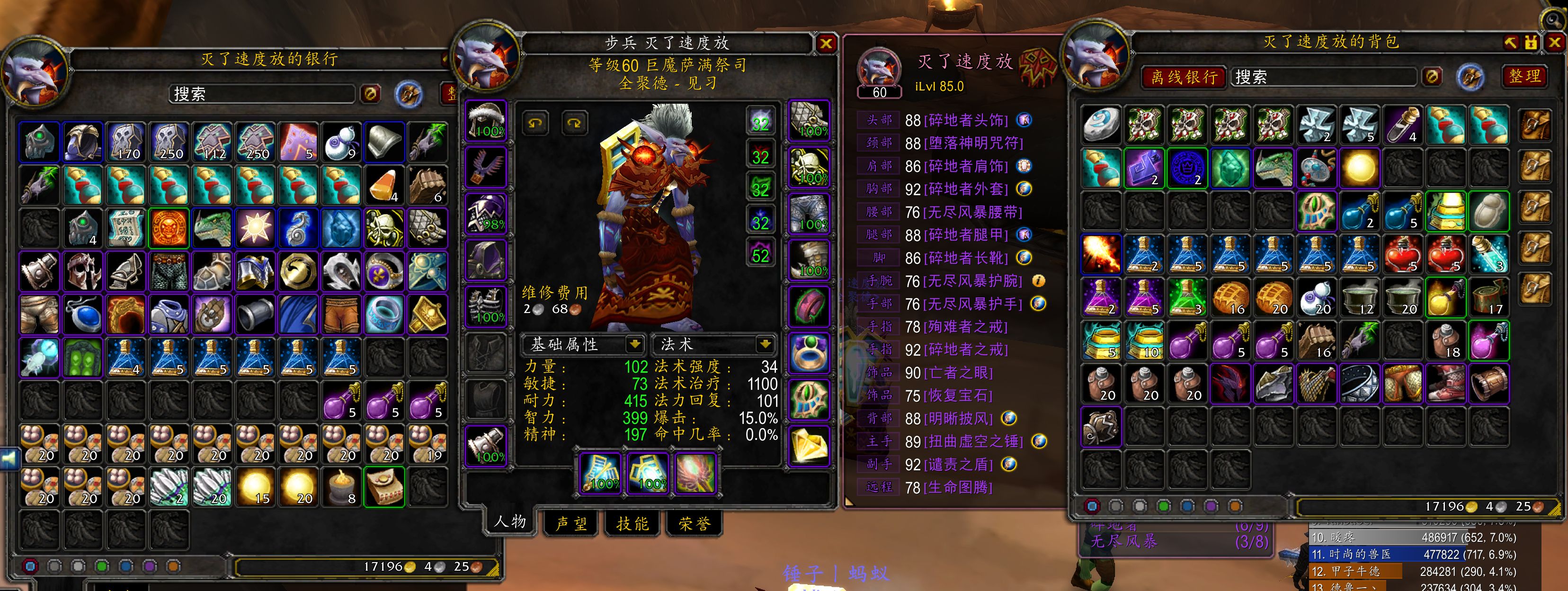Close the character panel
Image resolution: width=1568 pixels, height=591 pixels.
pos(826,43)
